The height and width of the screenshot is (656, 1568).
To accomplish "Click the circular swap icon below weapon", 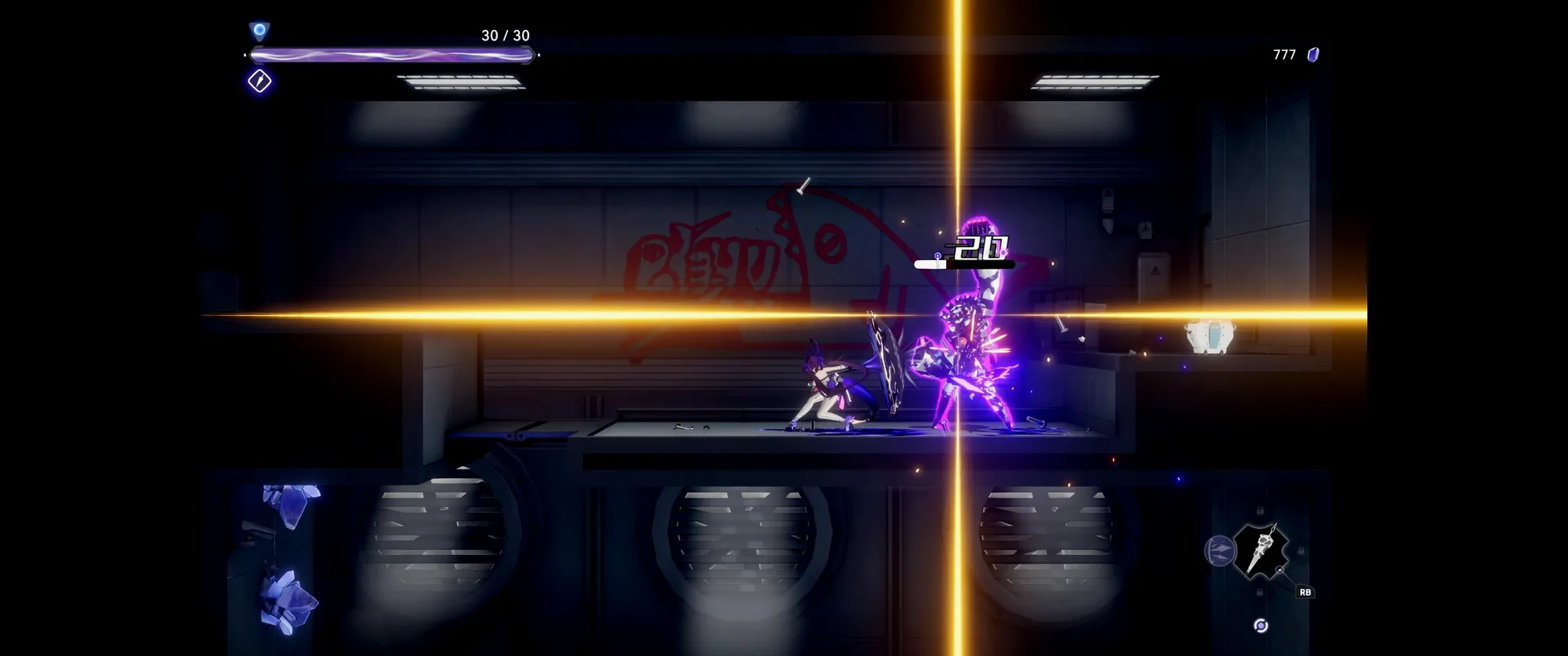I will point(1261,625).
